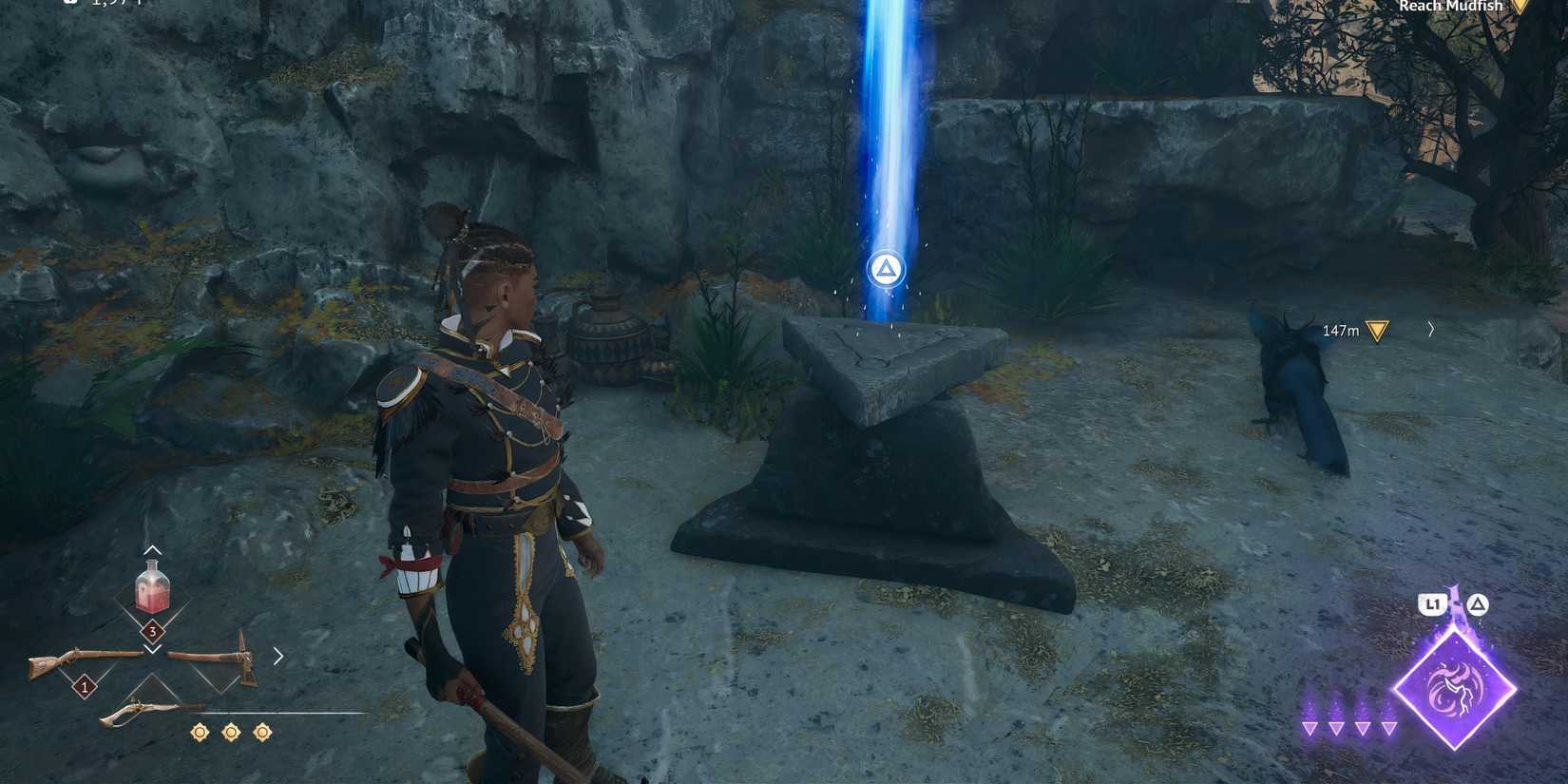Screen dimensions: 1568x784
Task: Click the potion quantity badge showing 3
Action: [x=152, y=629]
